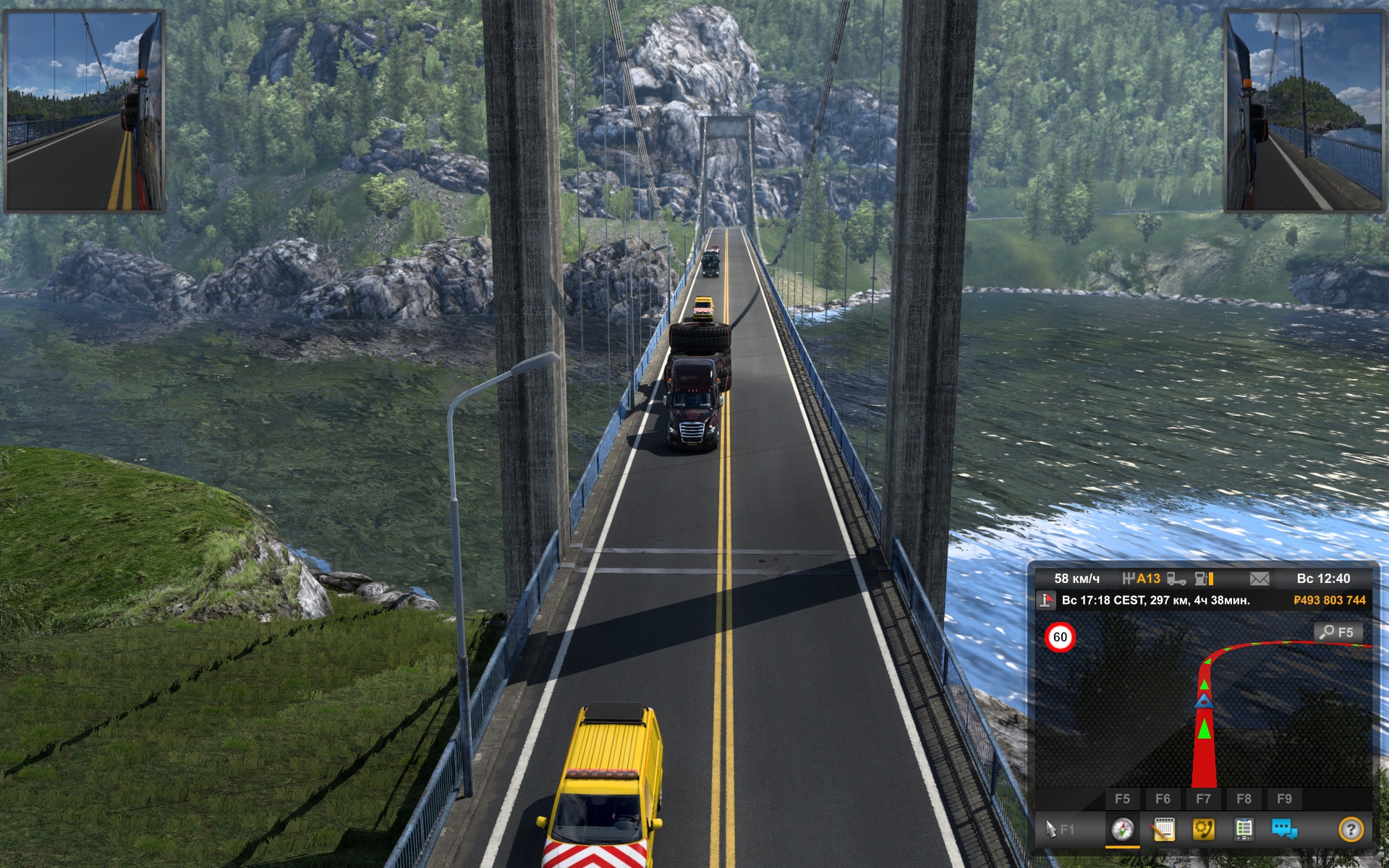Click the truck damage status icon

[x=1177, y=579]
